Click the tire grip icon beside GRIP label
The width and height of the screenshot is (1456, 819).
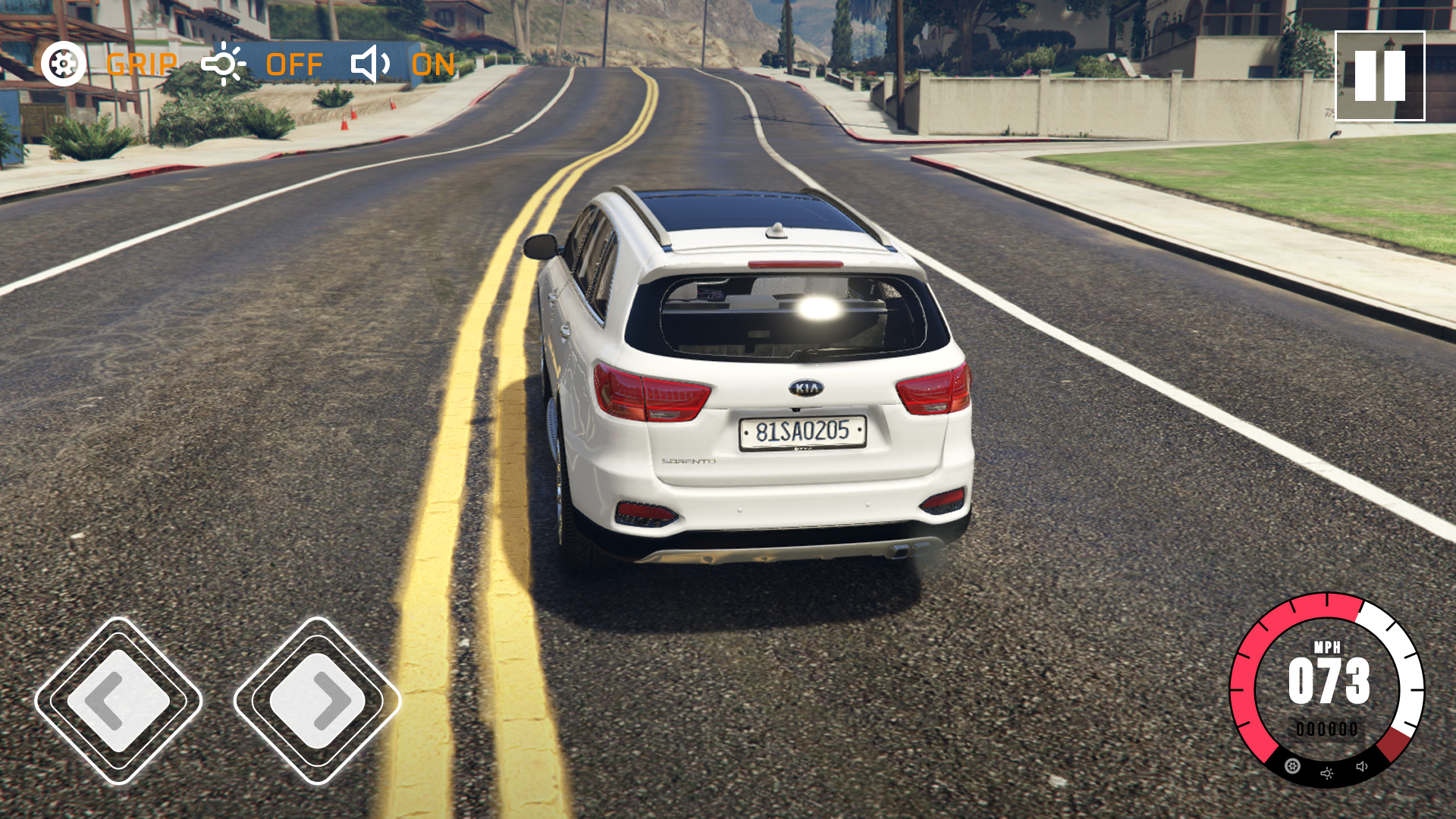(63, 64)
